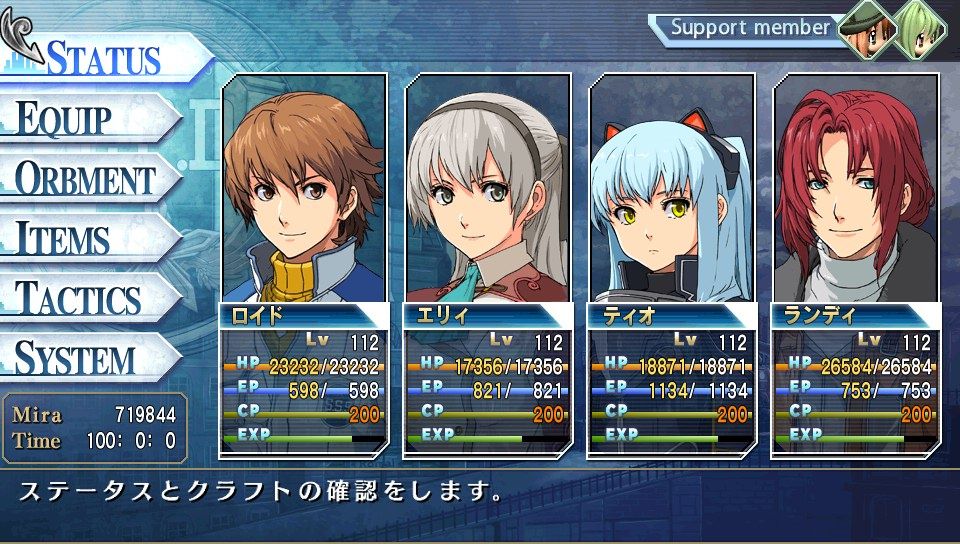
Task: Click the green-haired support member portrait
Action: point(917,28)
